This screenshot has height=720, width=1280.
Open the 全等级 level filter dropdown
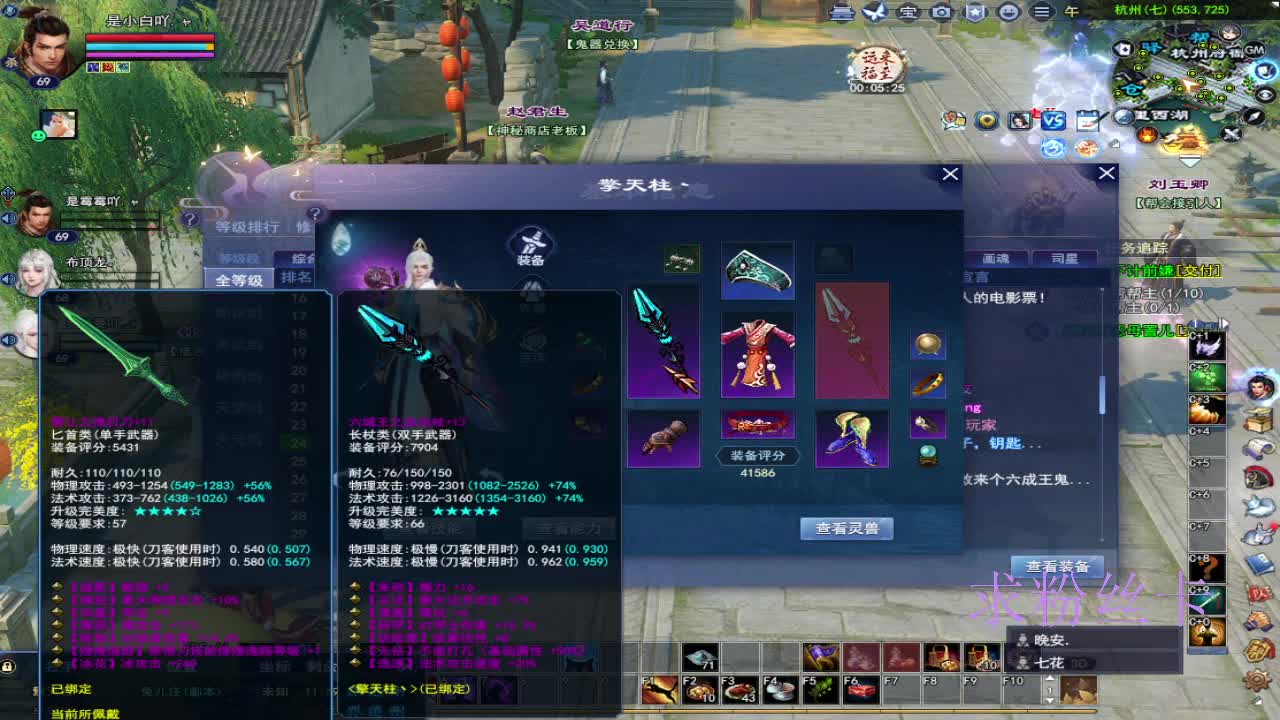pos(240,277)
